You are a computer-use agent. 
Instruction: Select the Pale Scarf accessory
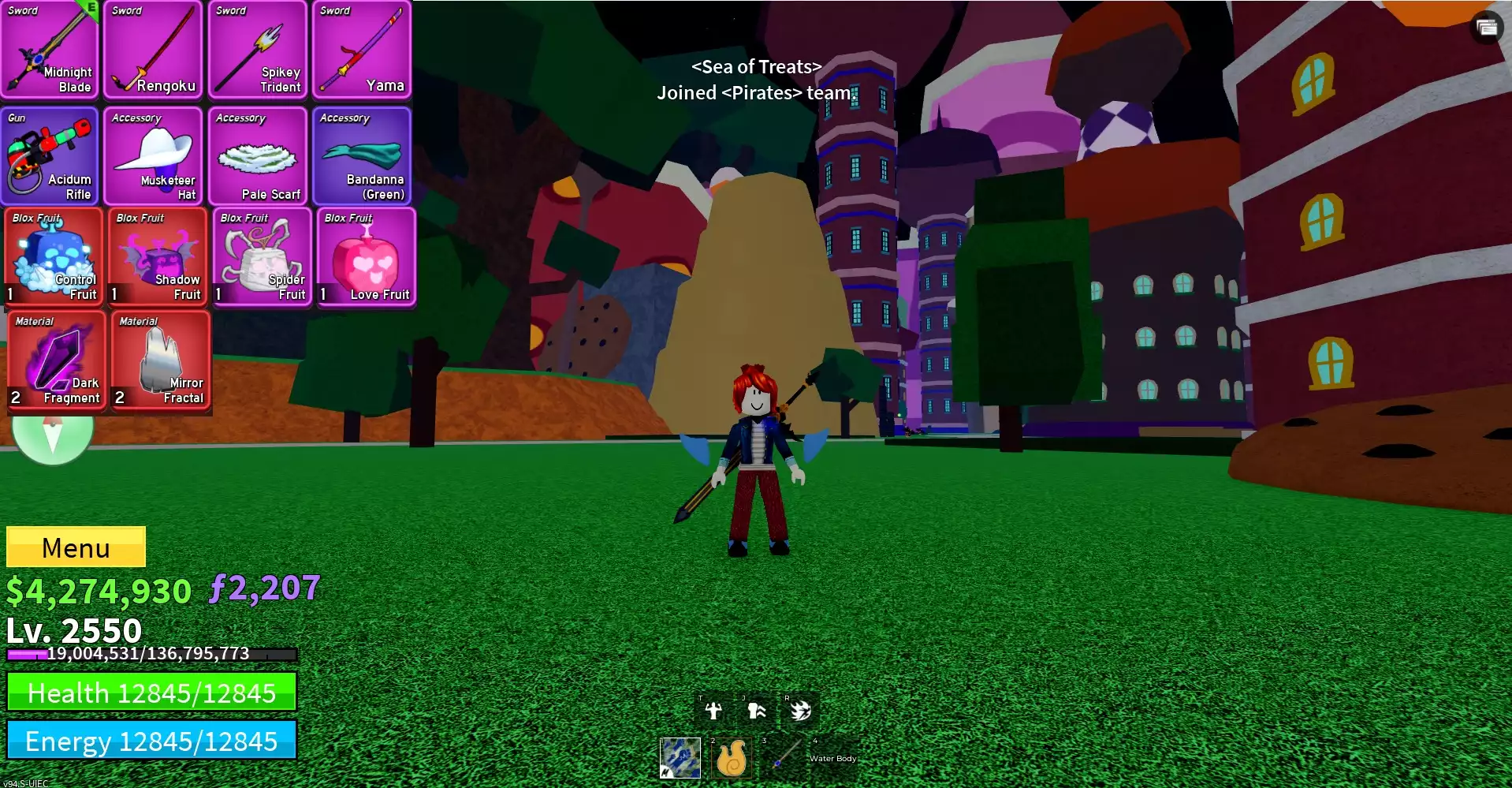pos(258,156)
